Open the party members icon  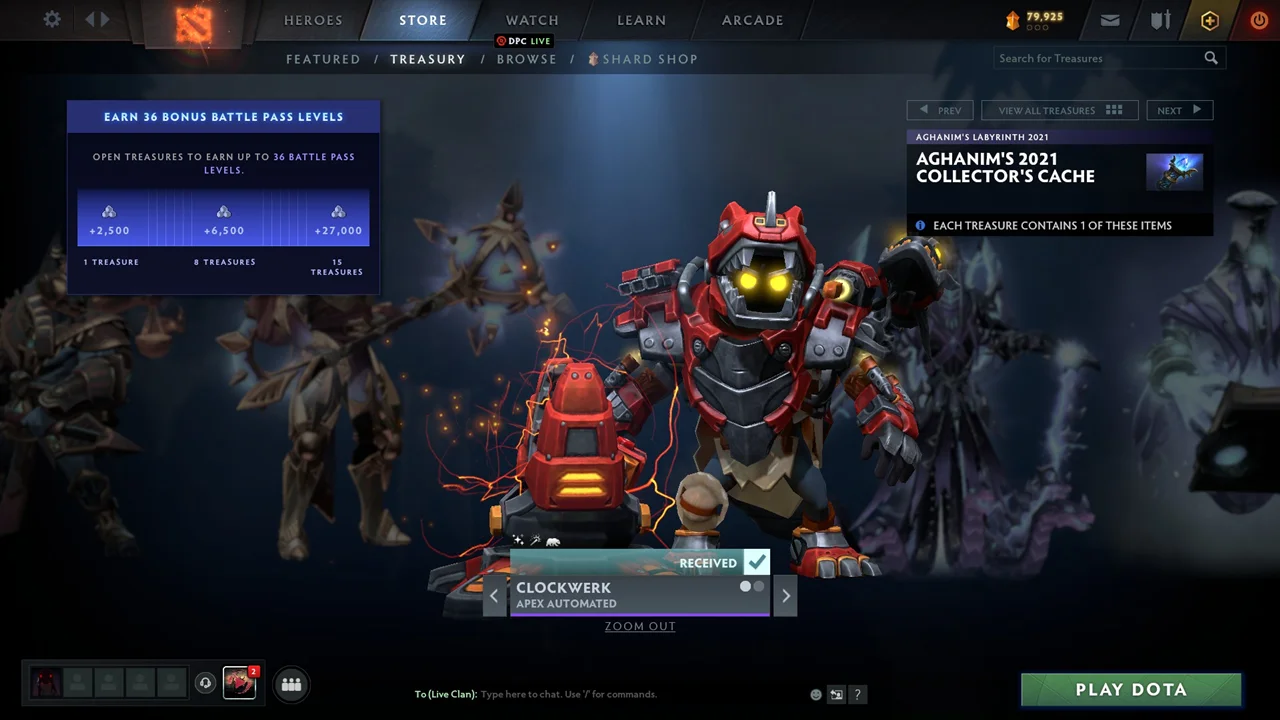tap(292, 684)
